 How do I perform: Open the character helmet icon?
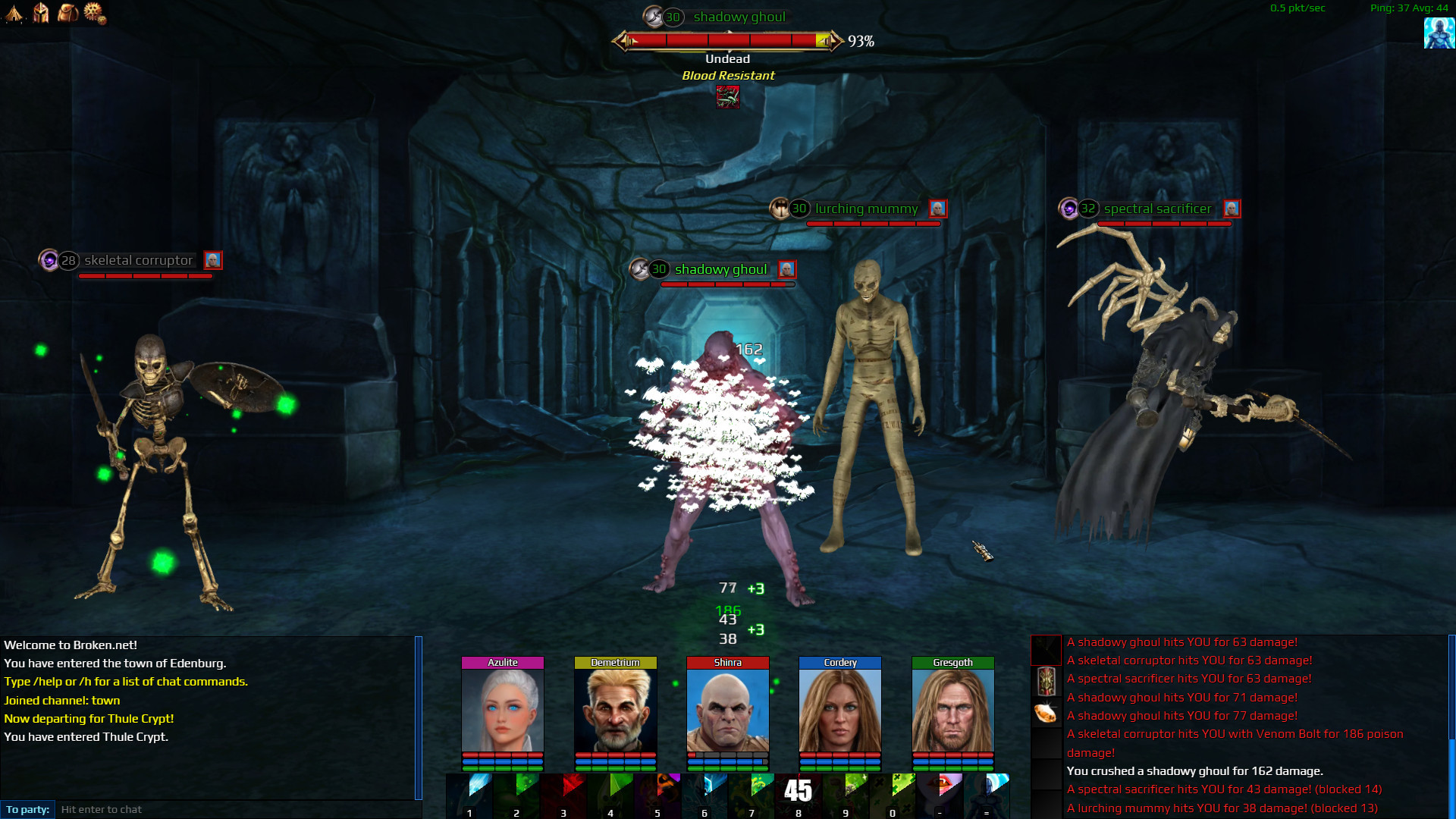(x=41, y=13)
